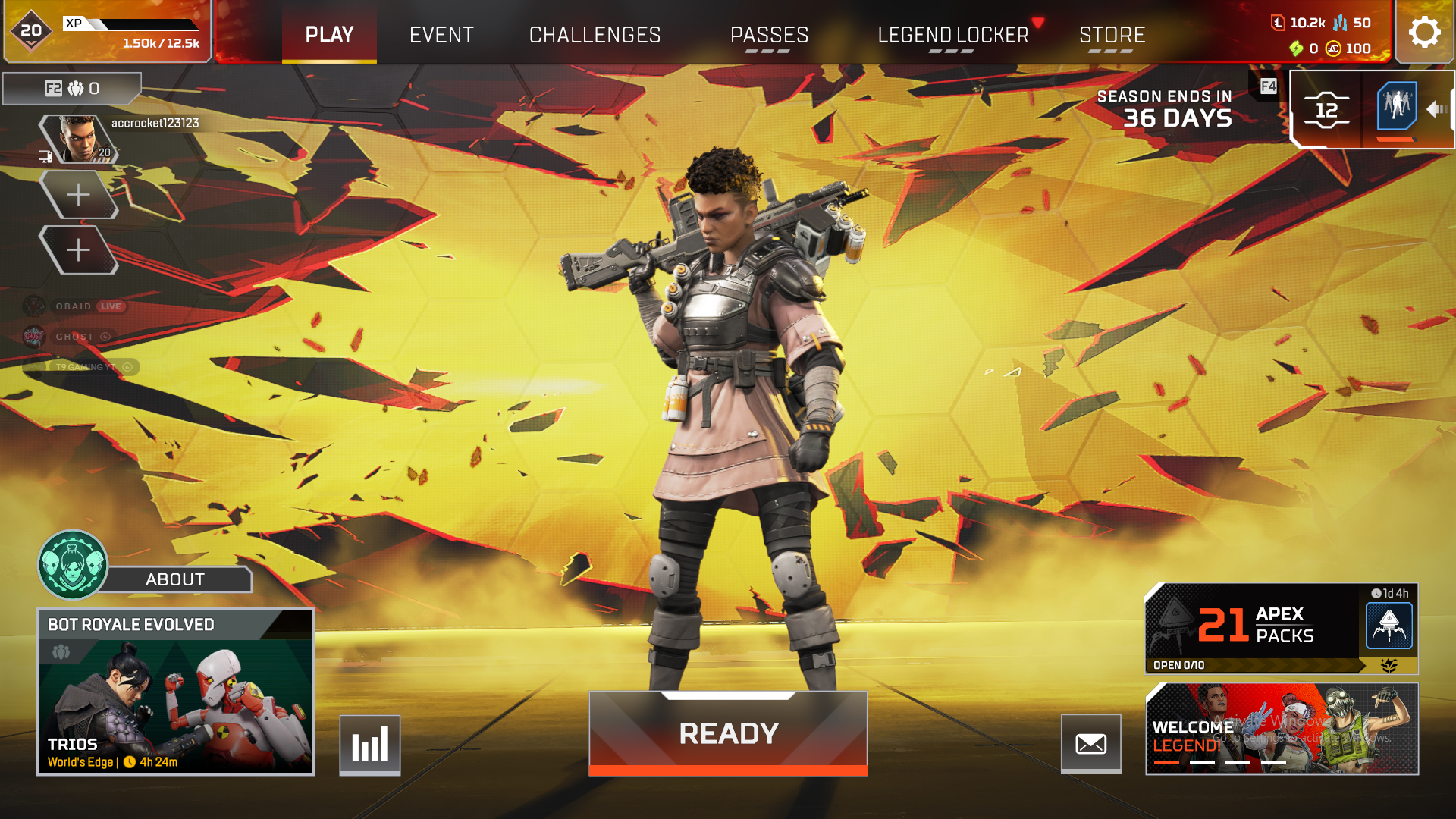Click the crossplay icon beside accrocket123123

pos(47,158)
